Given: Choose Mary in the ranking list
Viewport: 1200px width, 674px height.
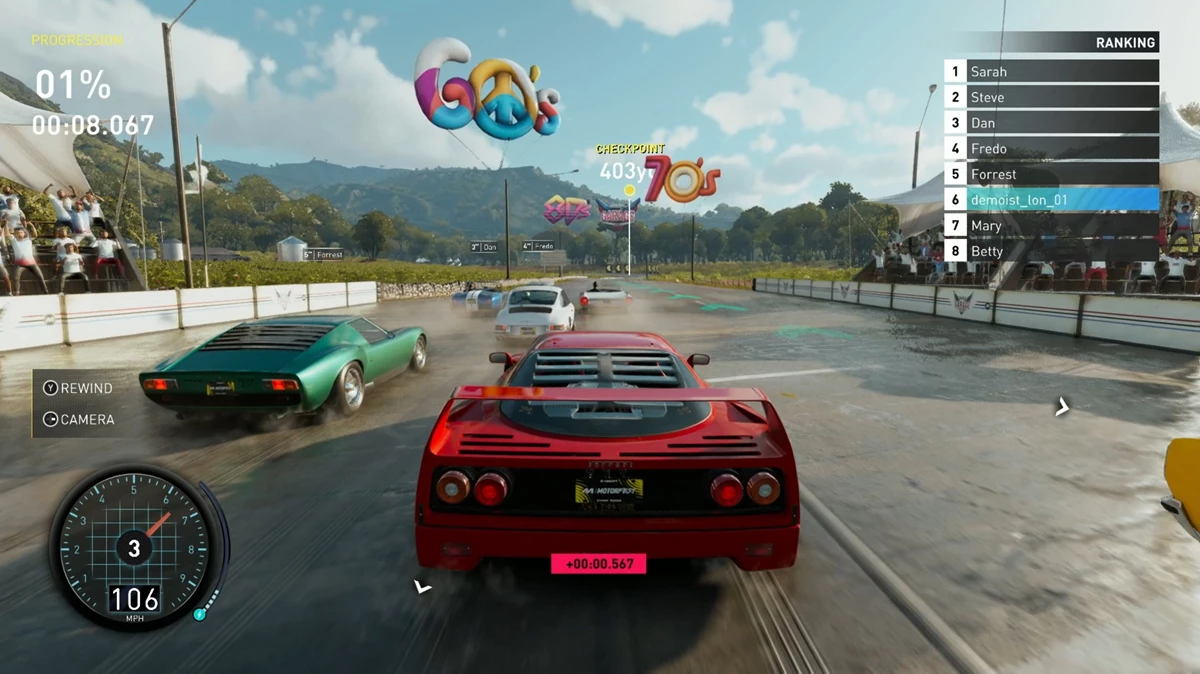Looking at the screenshot, I should click(1050, 226).
